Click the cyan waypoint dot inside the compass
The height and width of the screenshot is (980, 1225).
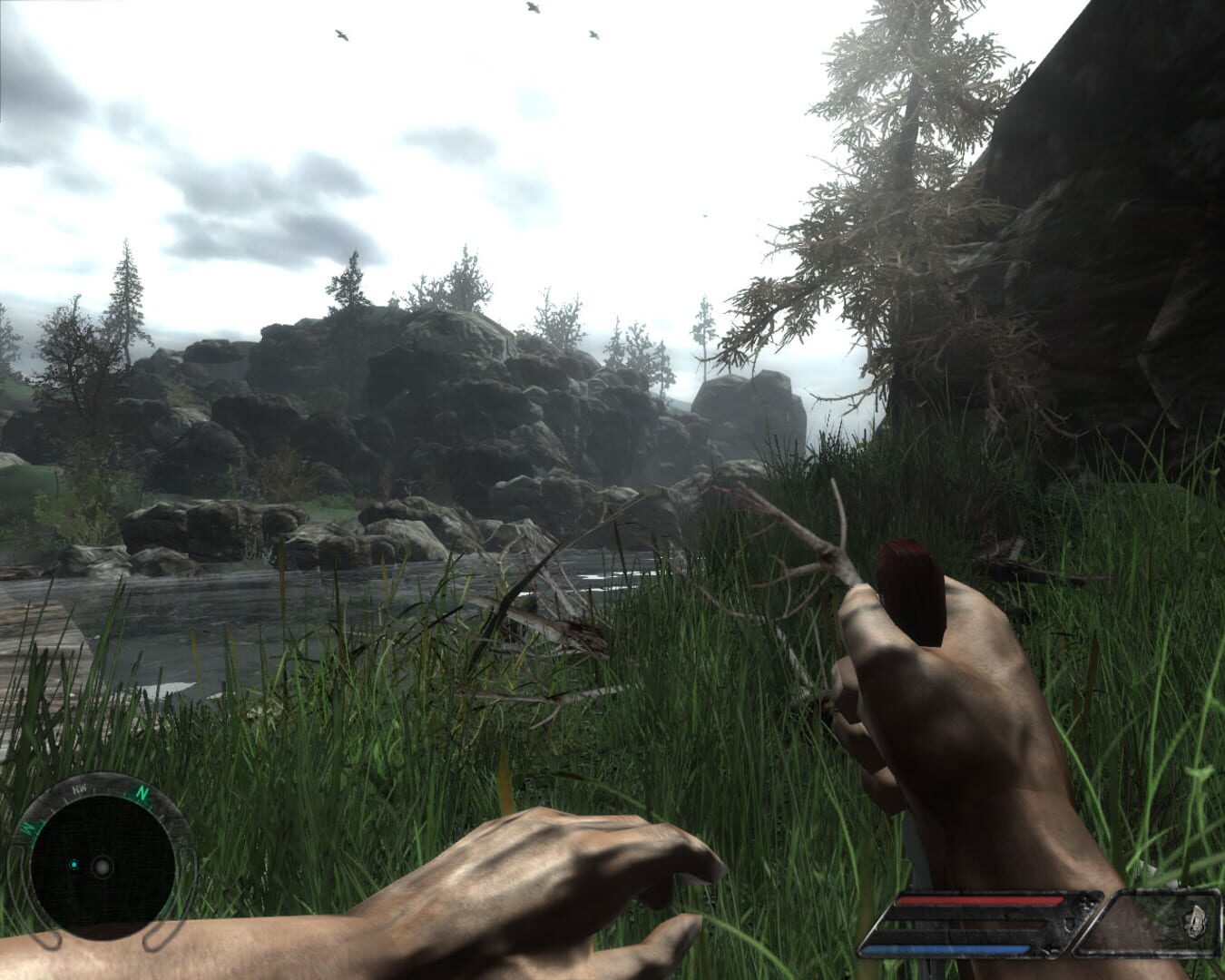pyautogui.click(x=73, y=865)
